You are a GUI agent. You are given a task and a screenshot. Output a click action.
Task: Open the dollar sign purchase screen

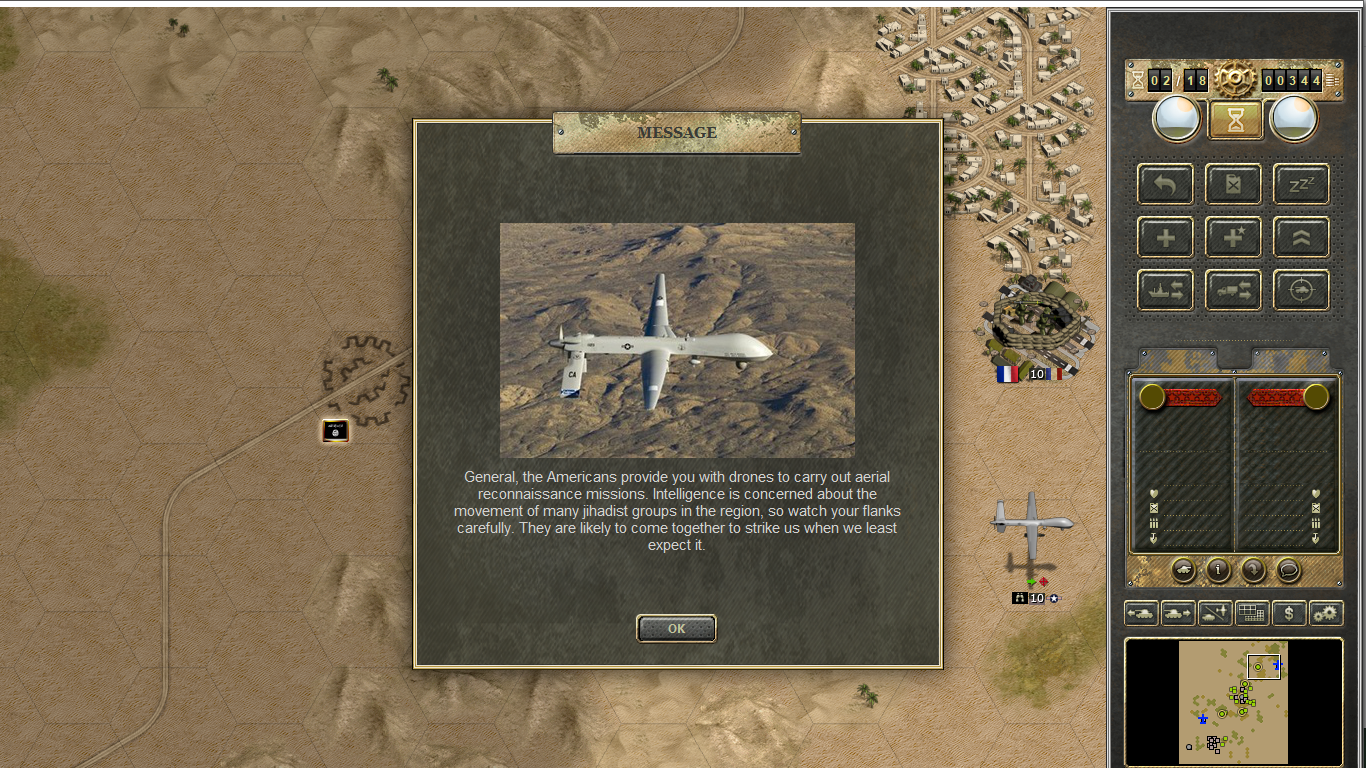tap(1289, 613)
